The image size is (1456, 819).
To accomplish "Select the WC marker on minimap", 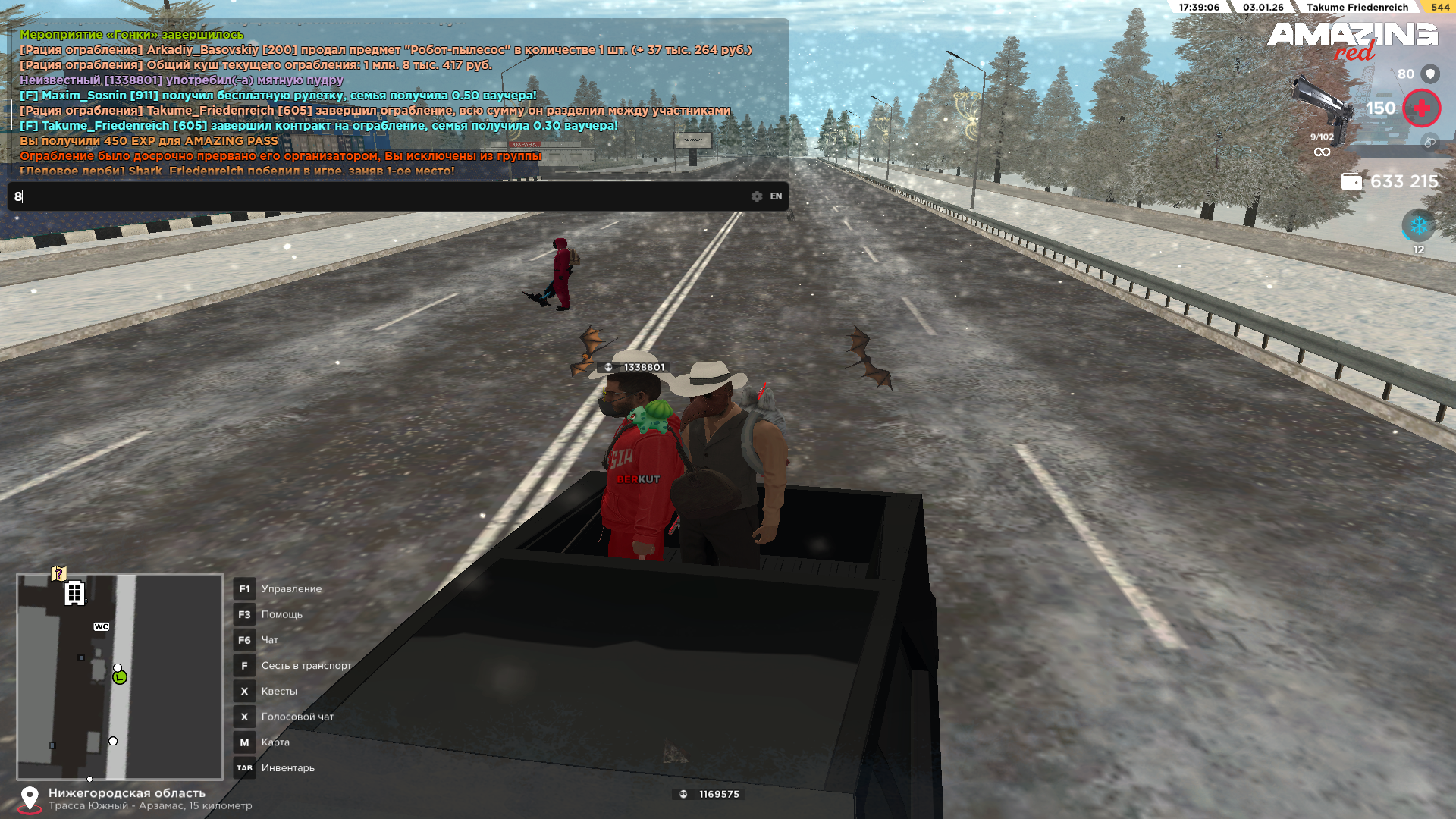I will (102, 626).
